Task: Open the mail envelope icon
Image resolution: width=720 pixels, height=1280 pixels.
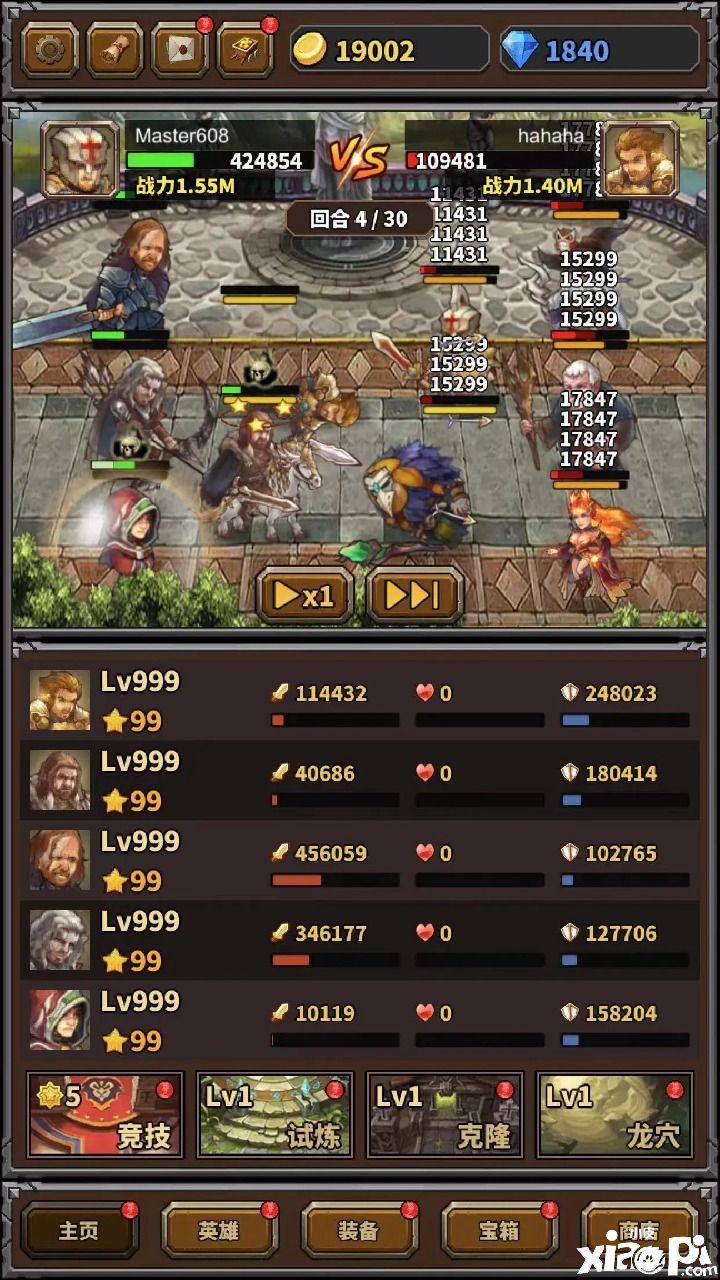Action: [180, 49]
